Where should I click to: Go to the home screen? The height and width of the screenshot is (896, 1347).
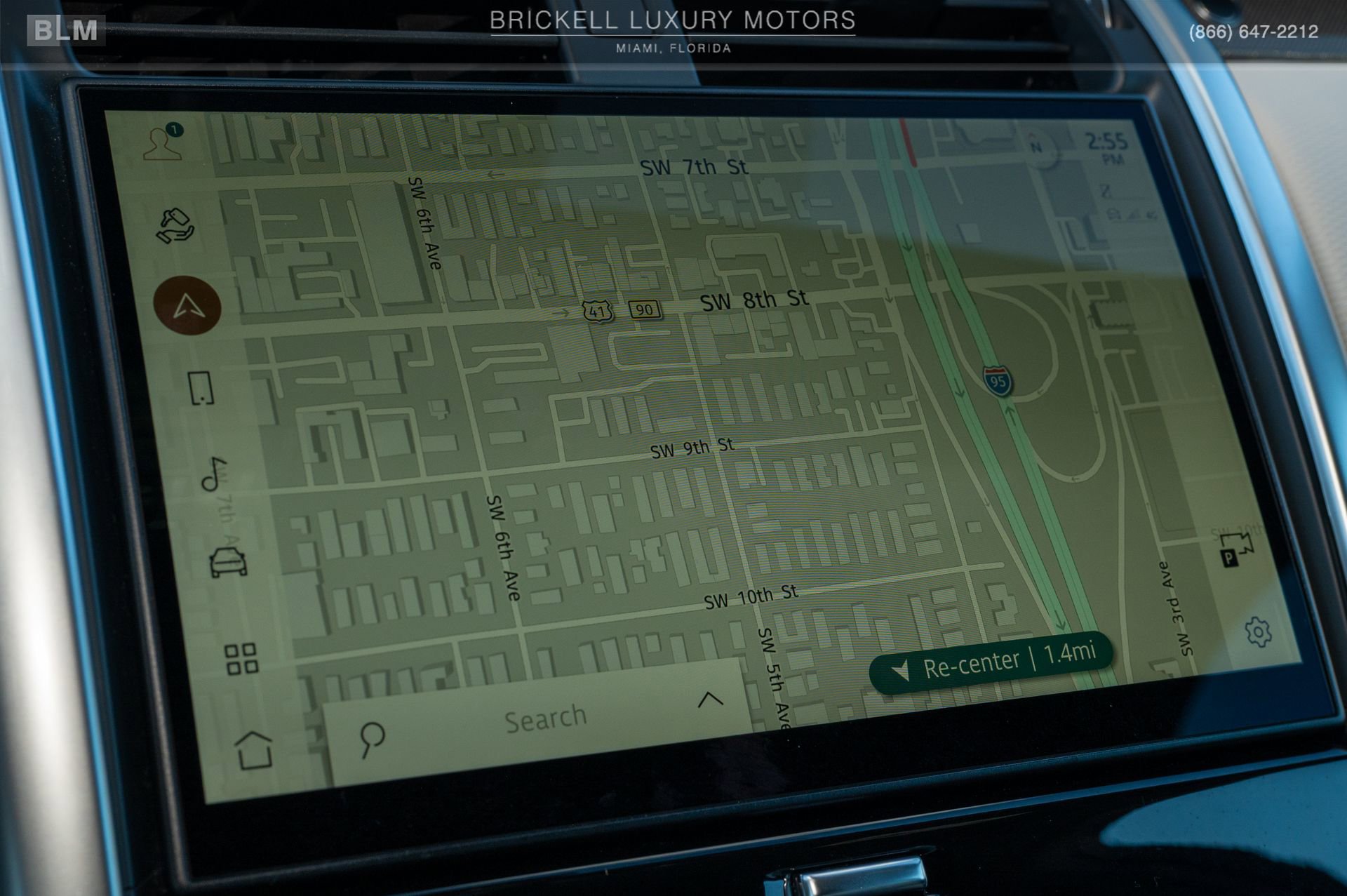254,750
